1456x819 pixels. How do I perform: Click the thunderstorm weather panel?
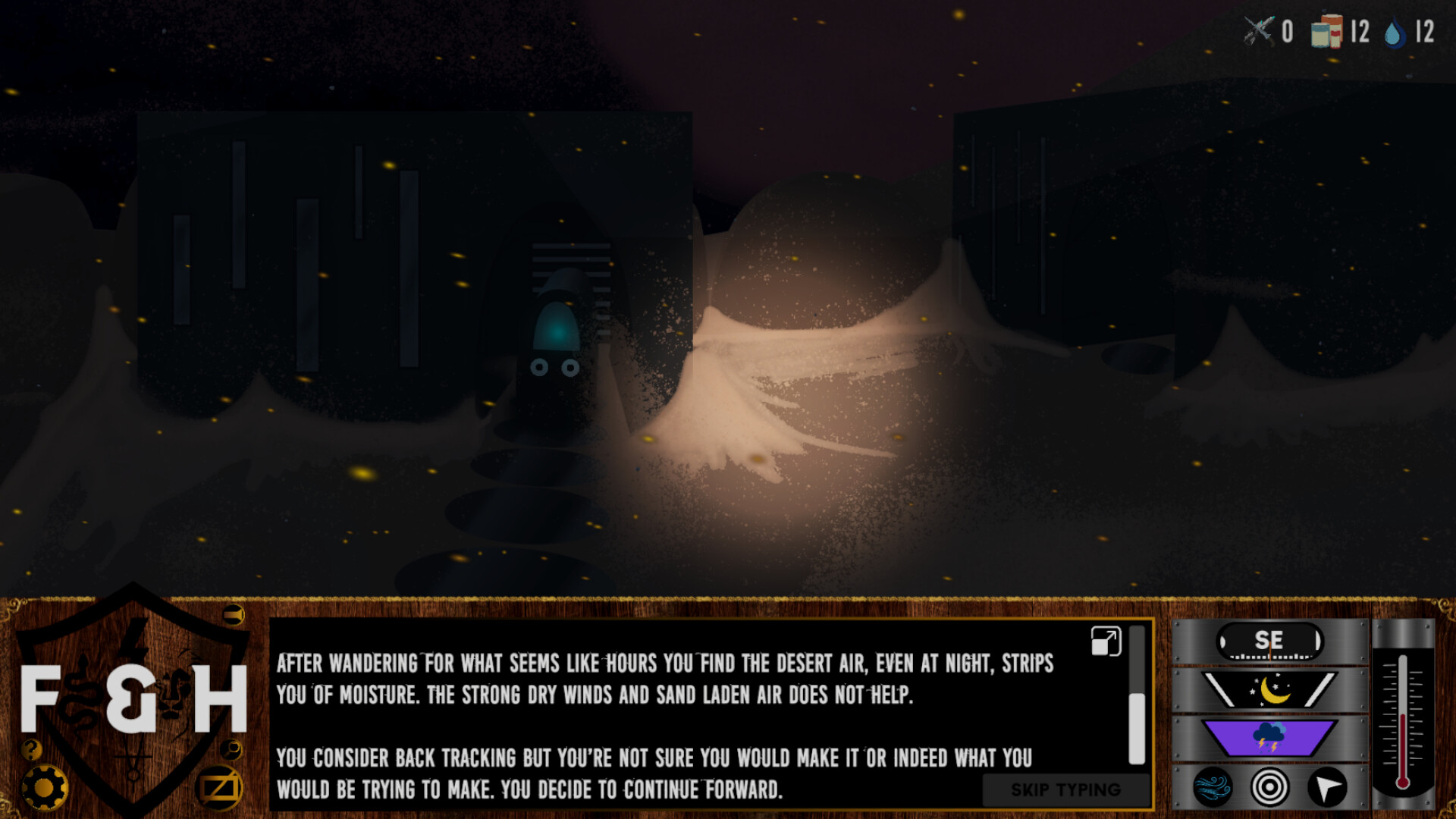[1269, 737]
